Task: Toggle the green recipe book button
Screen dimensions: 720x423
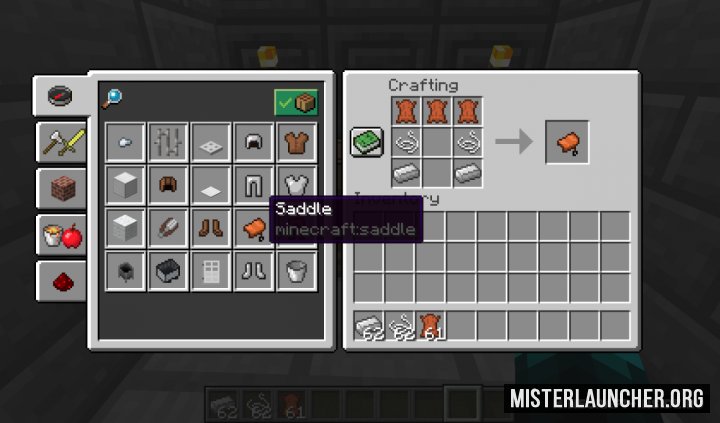Action: click(364, 142)
